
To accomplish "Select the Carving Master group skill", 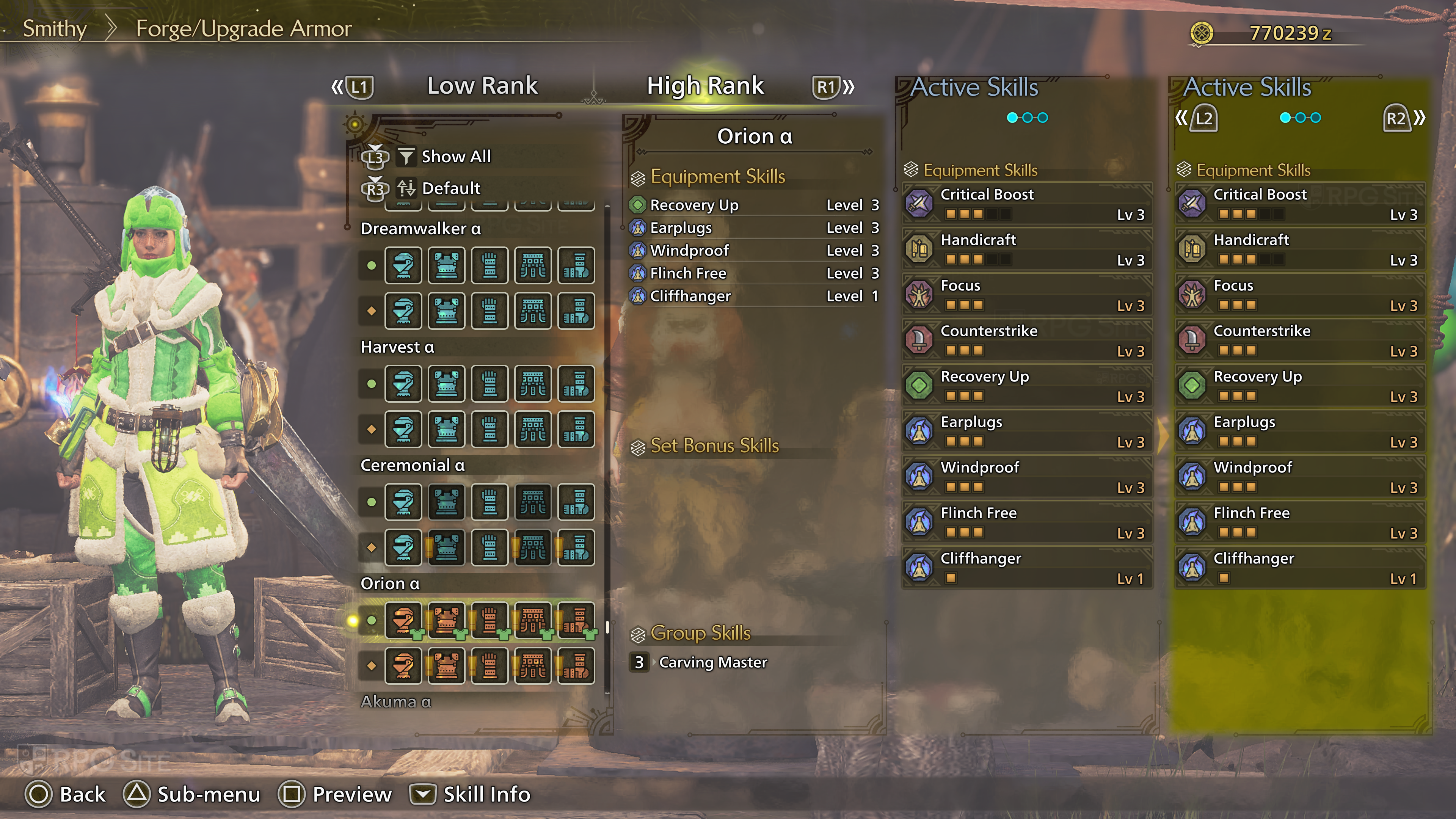I will tap(712, 662).
